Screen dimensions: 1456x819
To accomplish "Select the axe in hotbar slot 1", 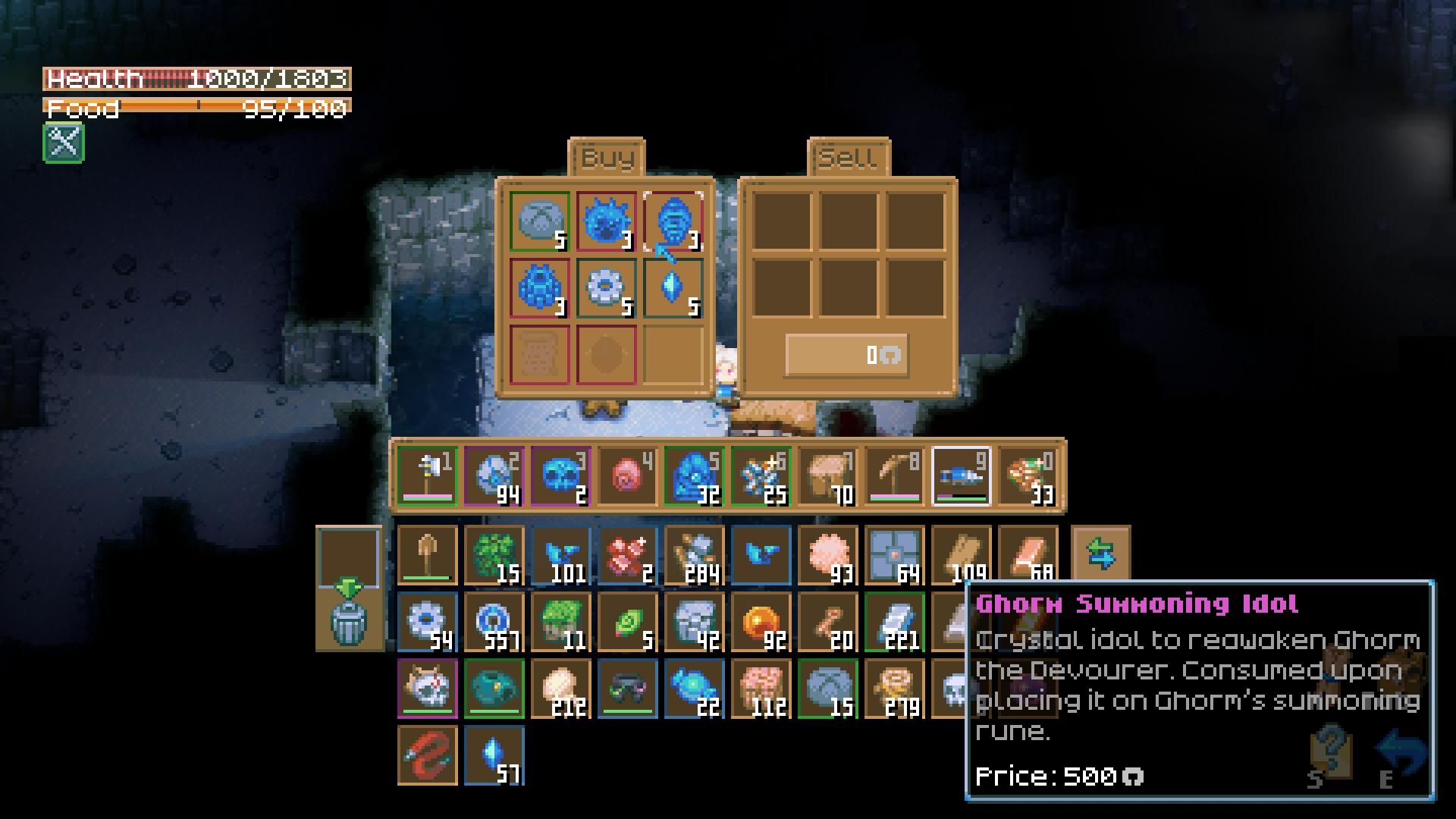I will tap(427, 475).
